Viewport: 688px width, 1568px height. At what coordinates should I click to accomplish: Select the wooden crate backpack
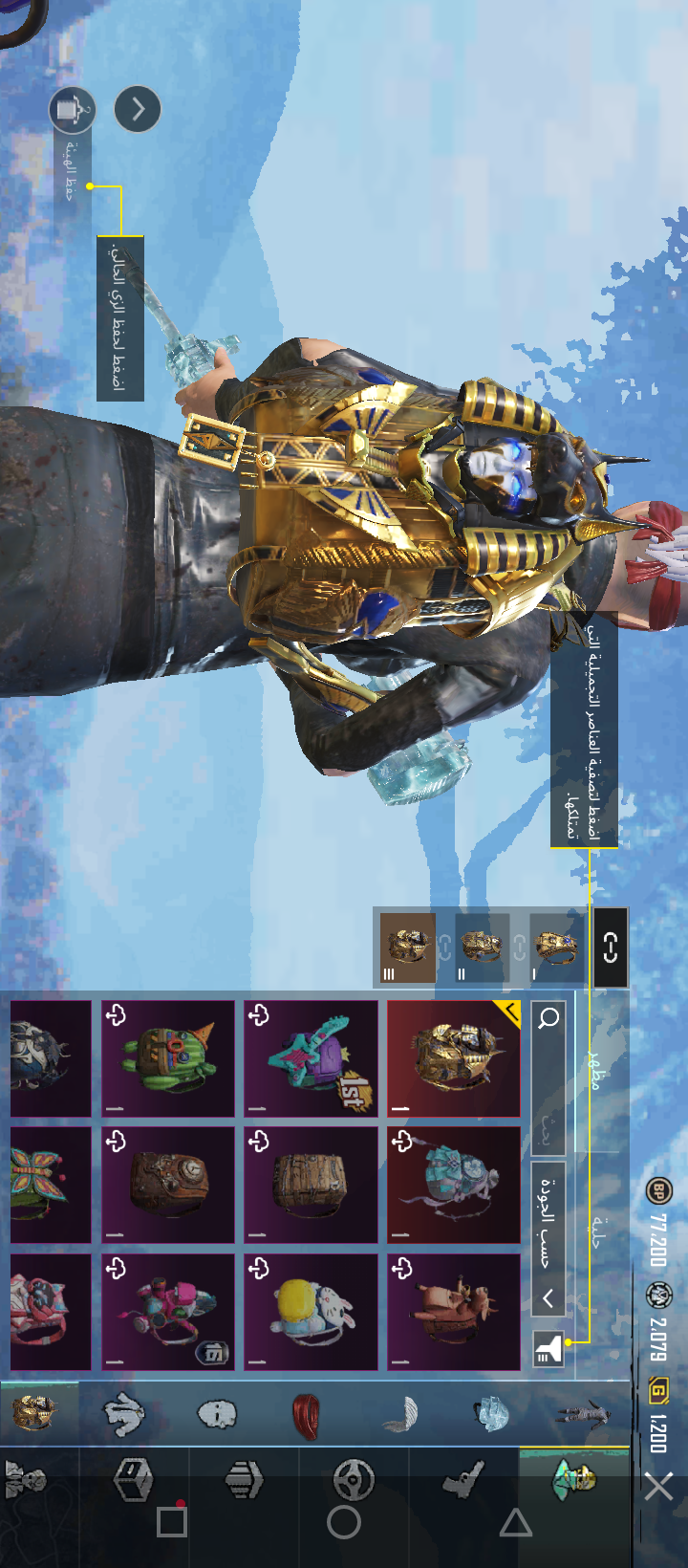[312, 1185]
